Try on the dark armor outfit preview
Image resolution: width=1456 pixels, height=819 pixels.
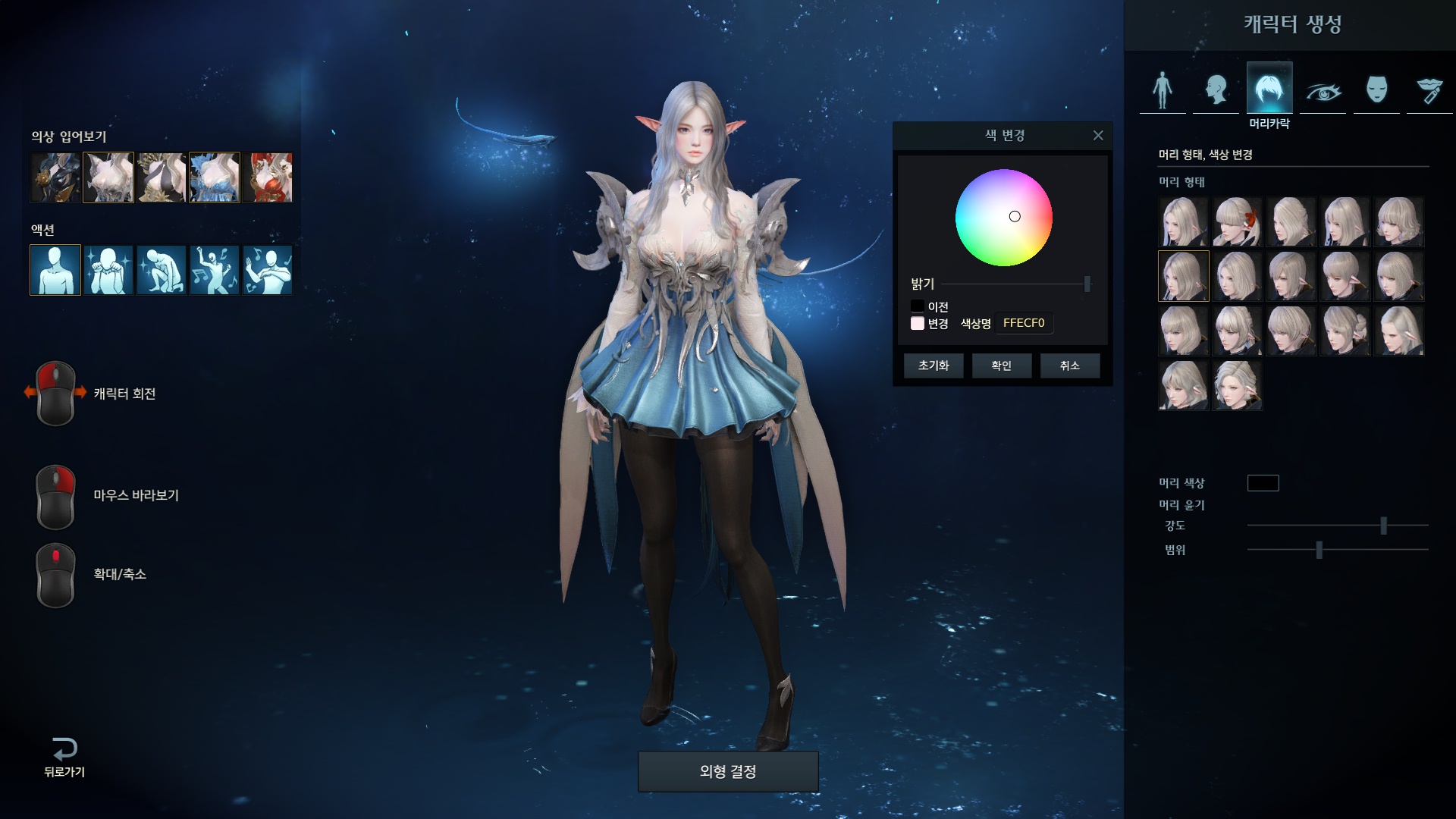tap(55, 177)
